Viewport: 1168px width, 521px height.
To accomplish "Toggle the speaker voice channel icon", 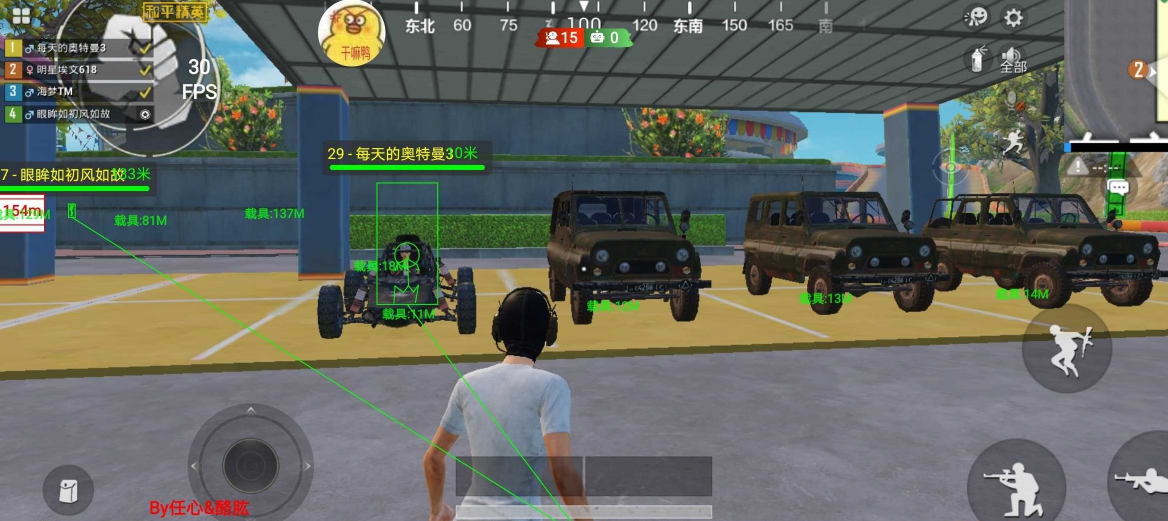I will coord(1012,57).
